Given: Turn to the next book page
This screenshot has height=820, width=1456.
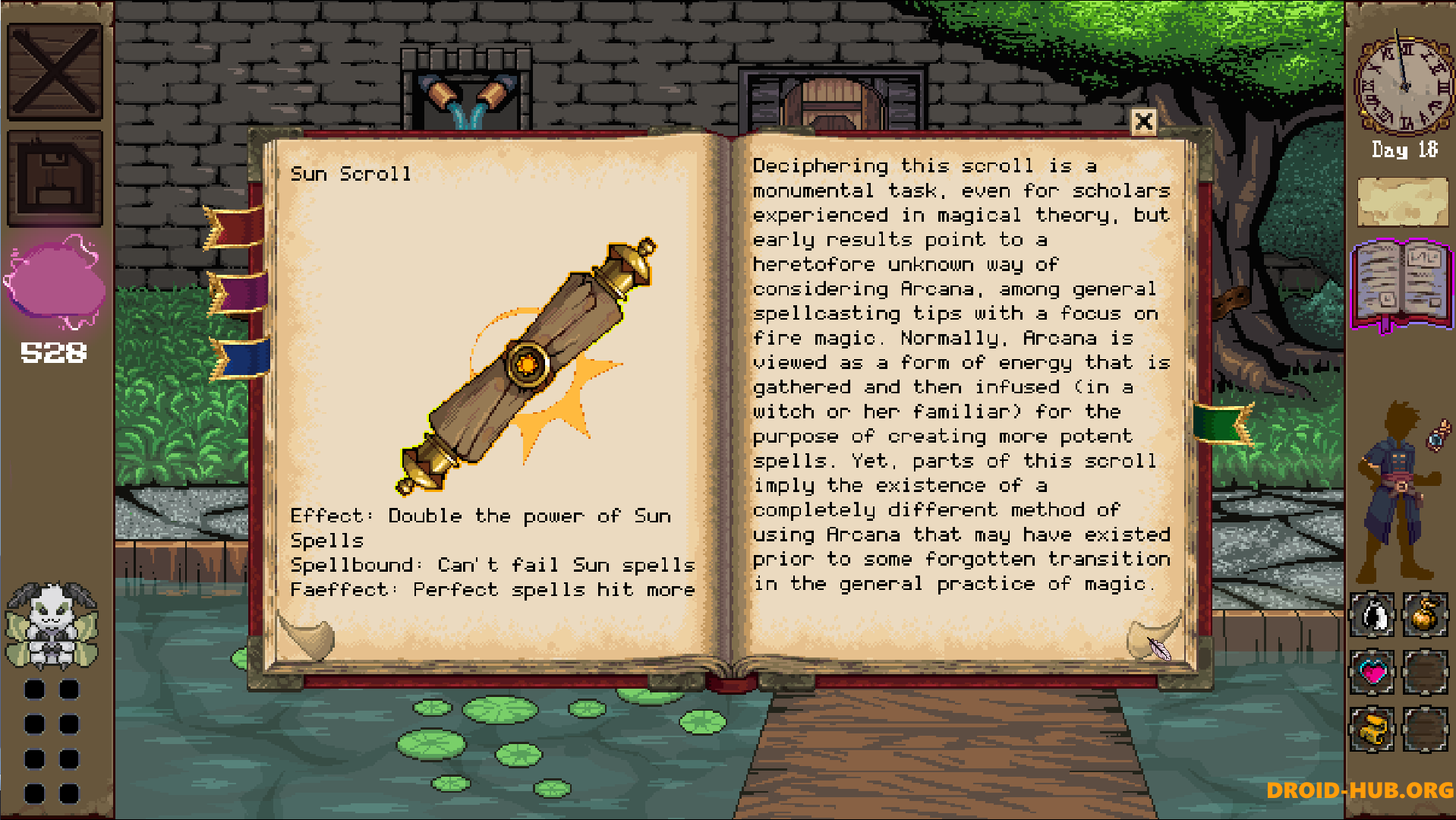Looking at the screenshot, I should [1154, 638].
